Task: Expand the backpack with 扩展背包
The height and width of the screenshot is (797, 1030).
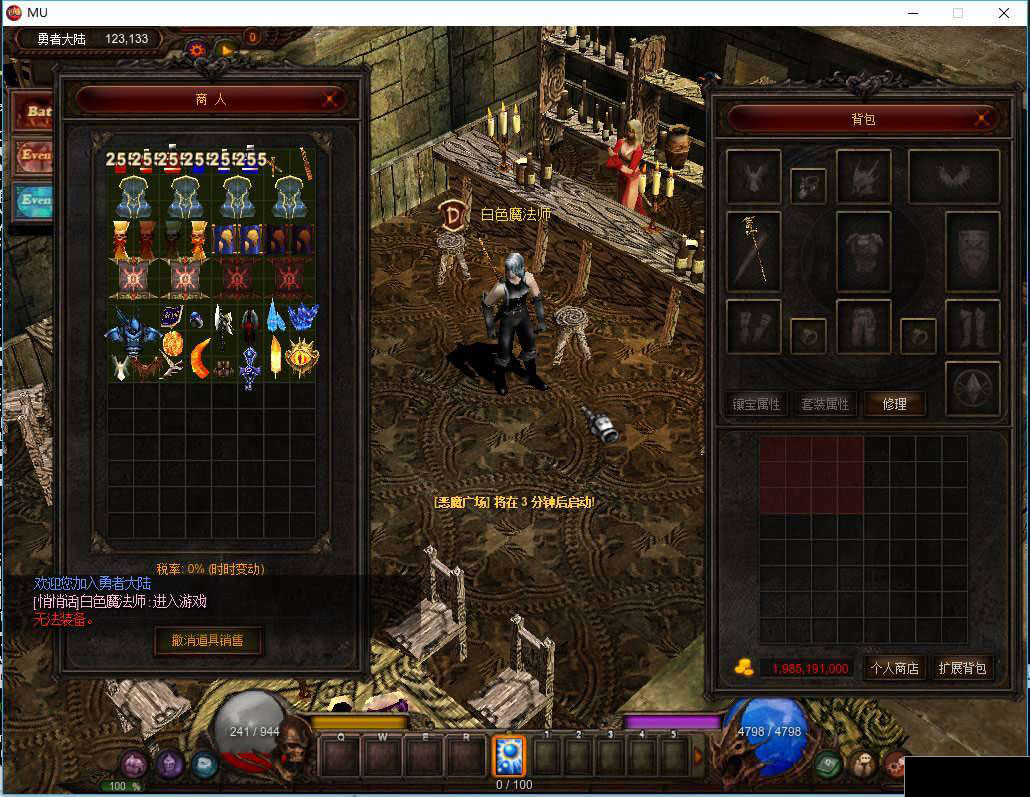Action: (x=962, y=668)
